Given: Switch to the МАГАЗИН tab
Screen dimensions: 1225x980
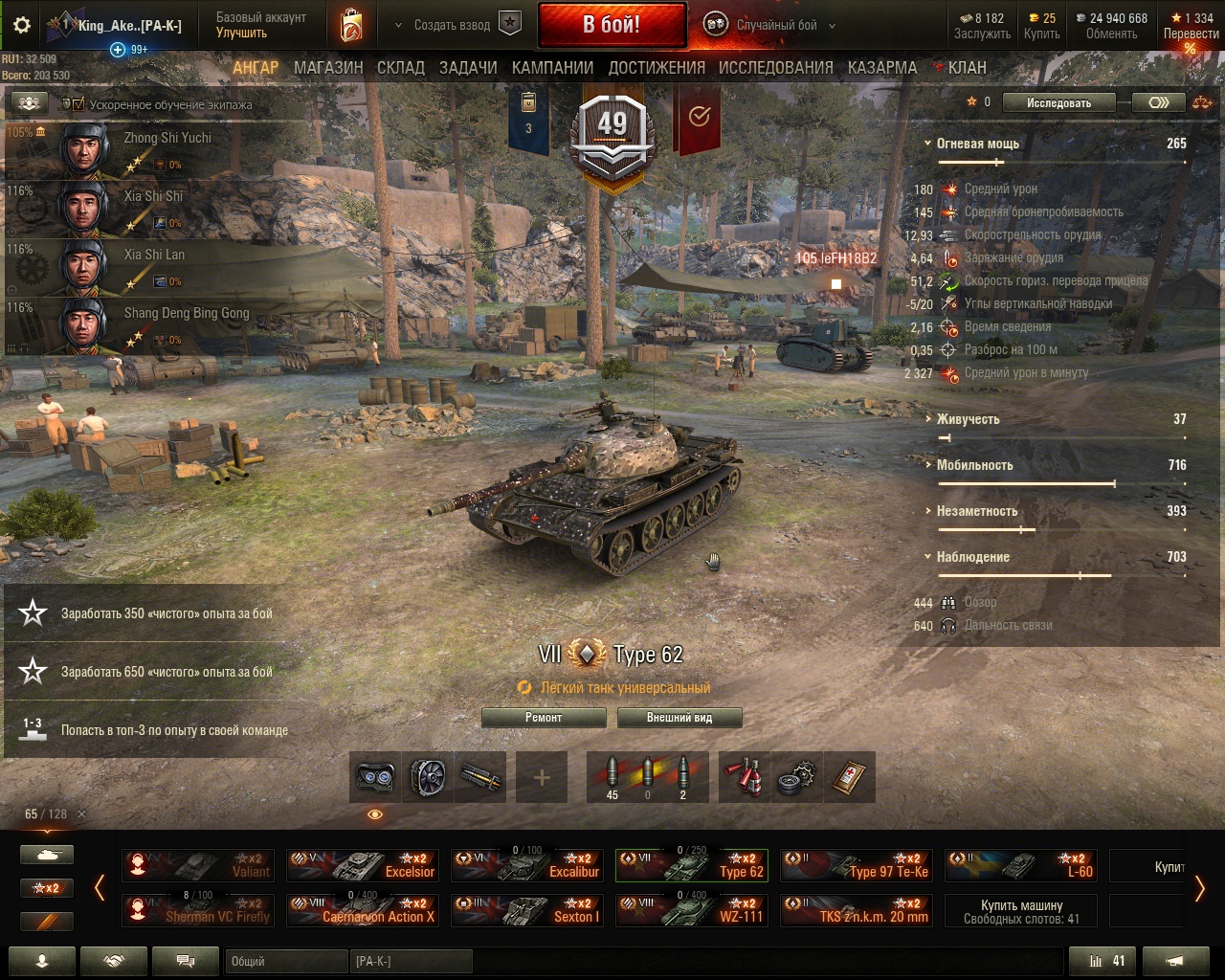Looking at the screenshot, I should click(328, 68).
